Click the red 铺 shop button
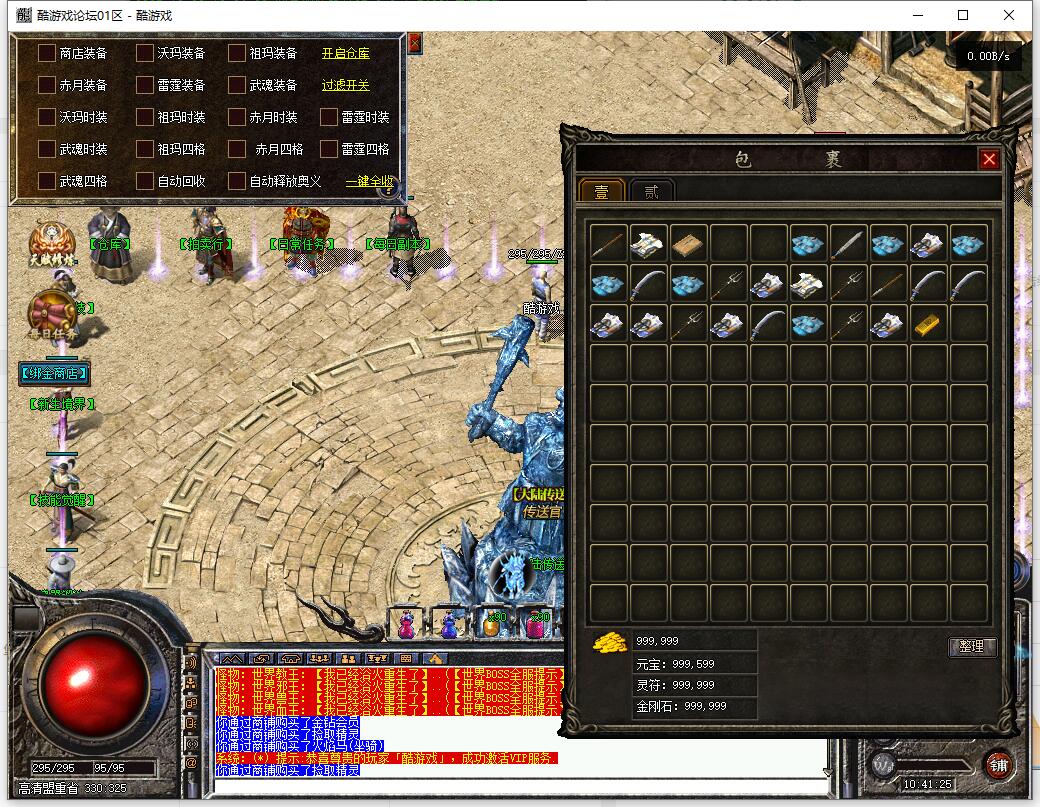This screenshot has height=807, width=1040. pyautogui.click(x=997, y=764)
